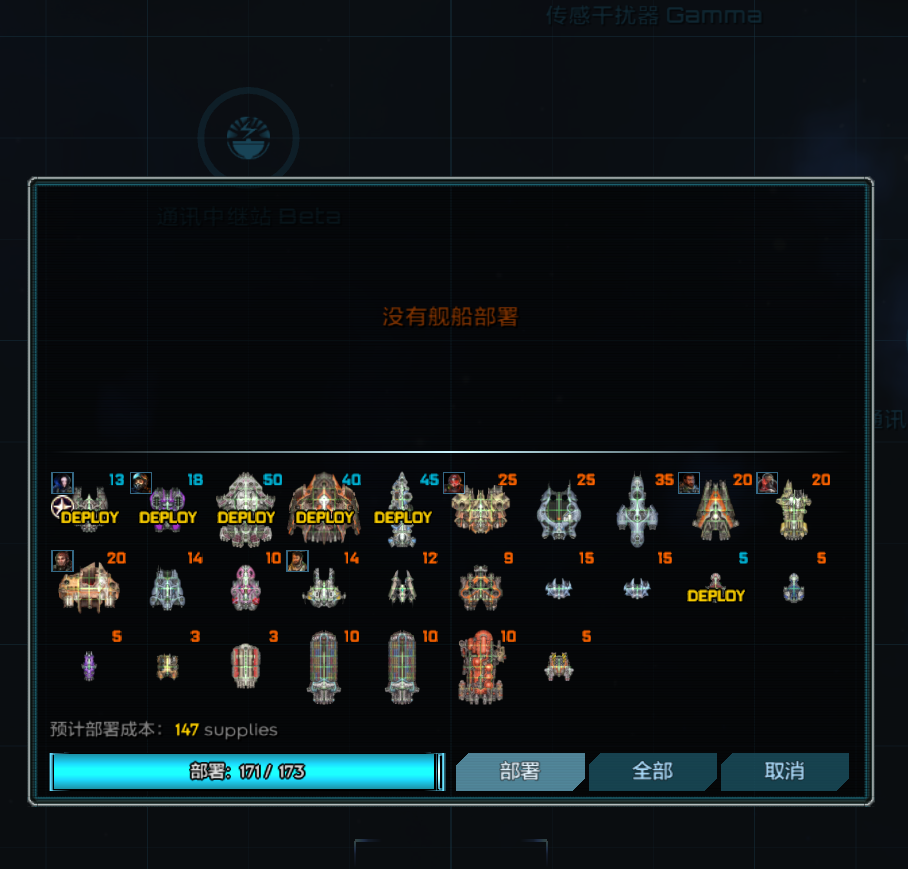The width and height of the screenshot is (908, 869).
Task: Select the flagship costing 13 points
Action: click(x=90, y=510)
